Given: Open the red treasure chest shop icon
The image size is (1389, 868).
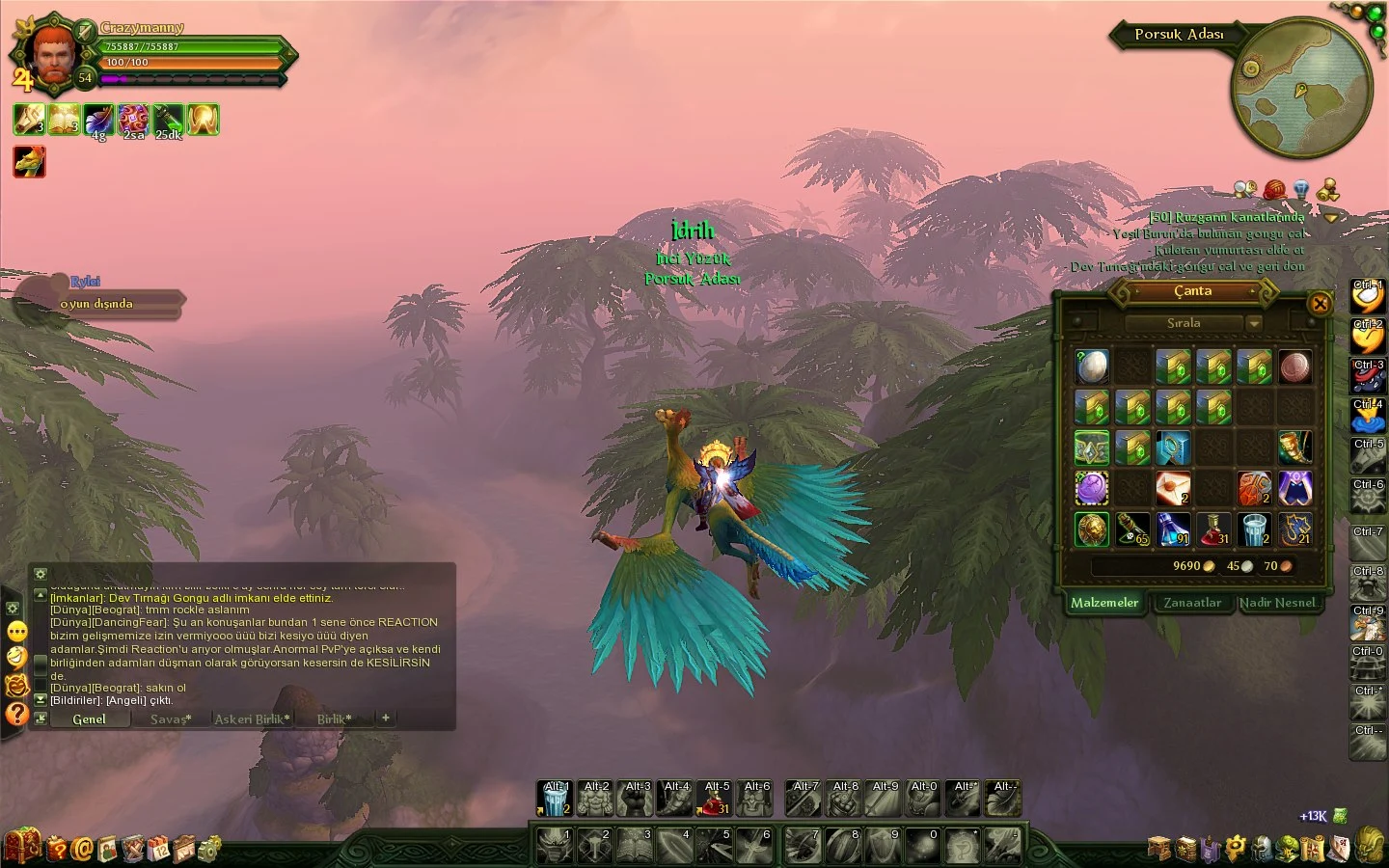Looking at the screenshot, I should click(21, 846).
